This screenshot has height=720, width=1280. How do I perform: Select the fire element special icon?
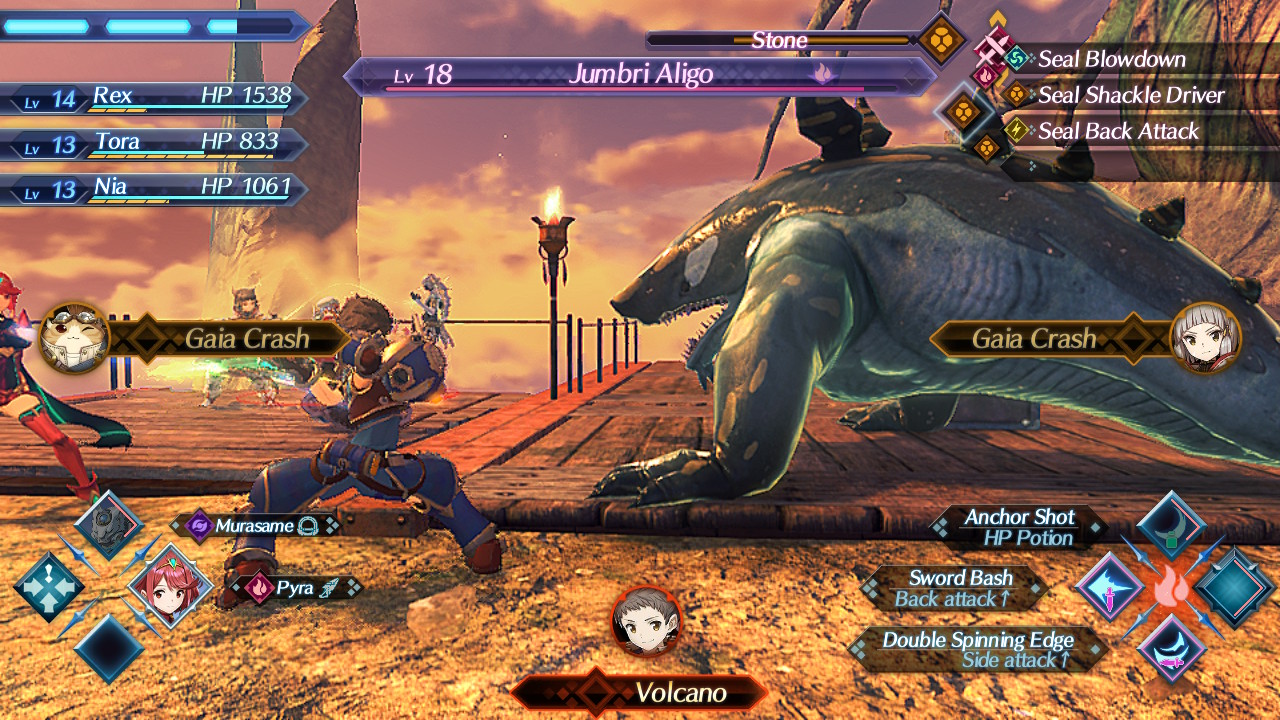tap(1170, 588)
